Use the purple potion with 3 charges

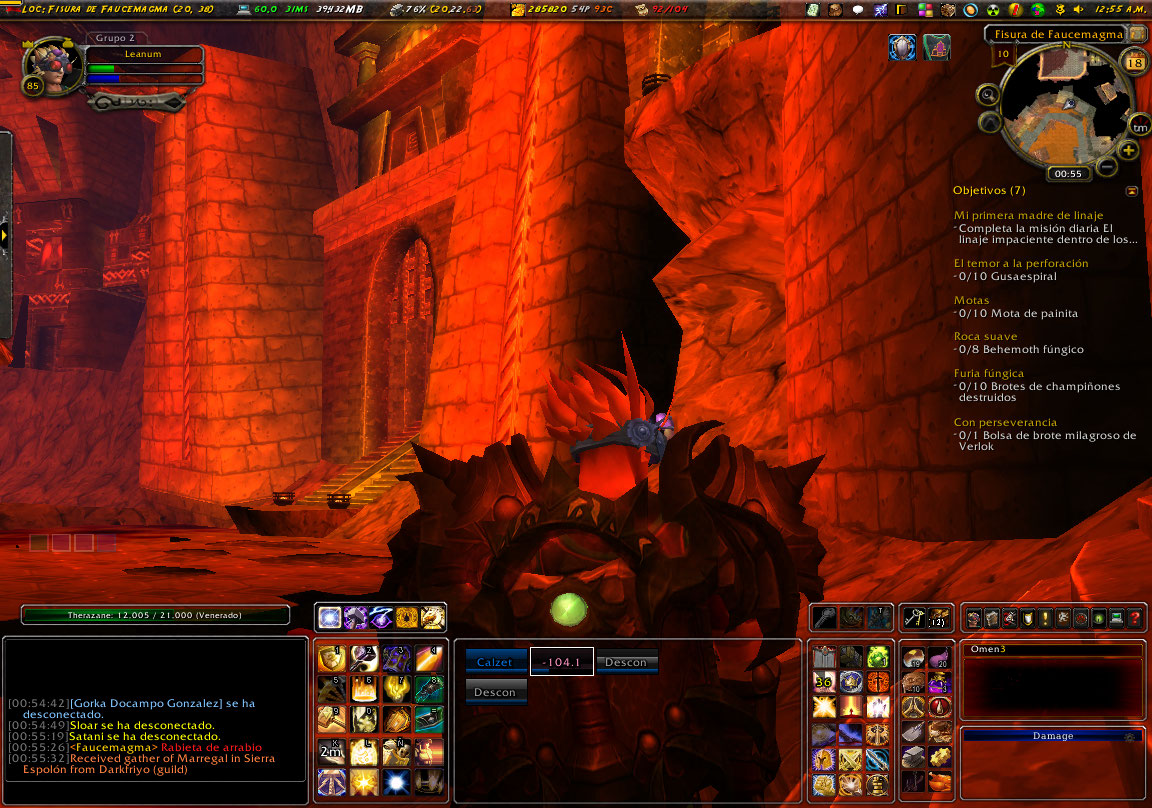[939, 682]
